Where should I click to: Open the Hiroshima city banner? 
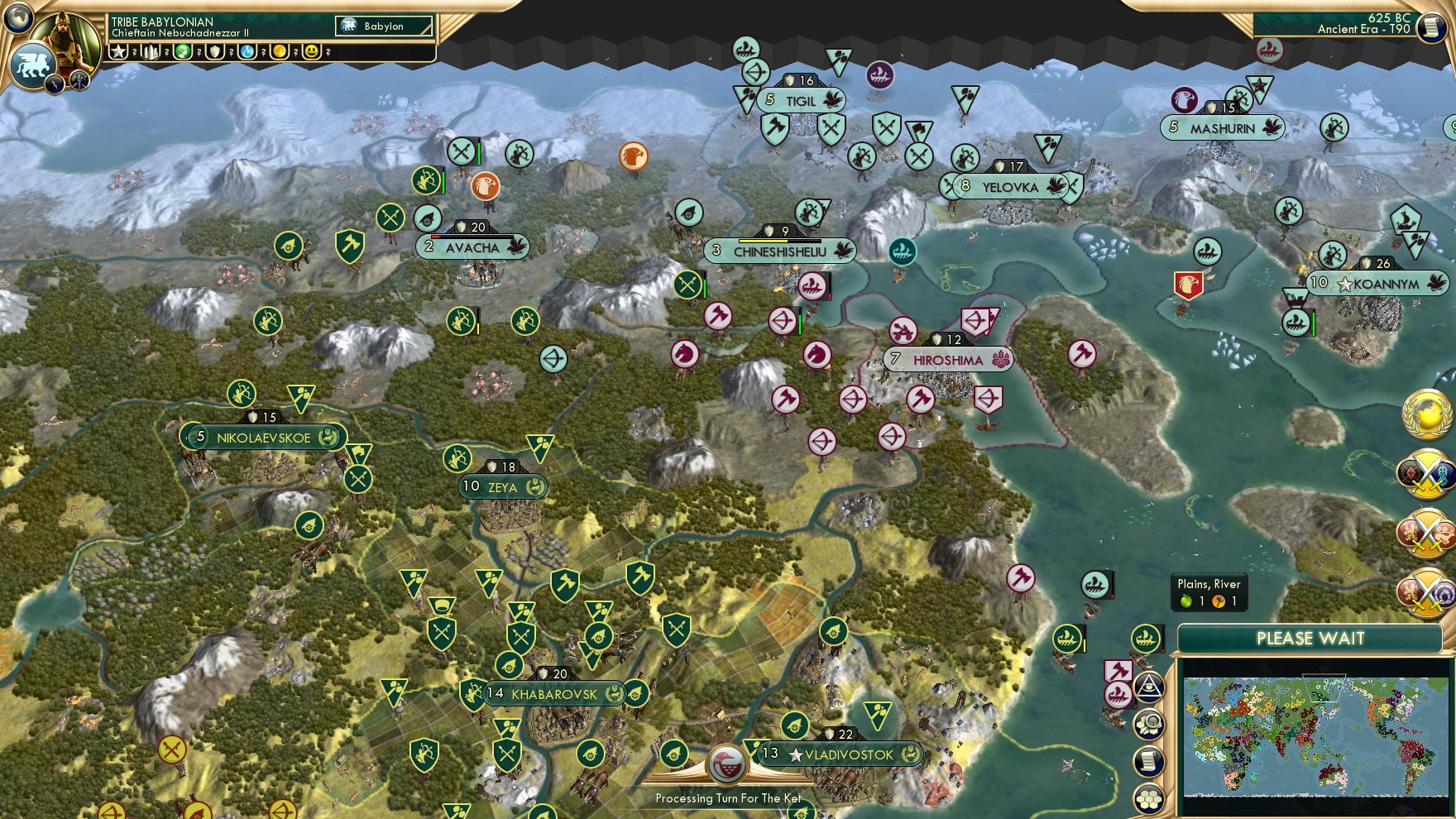pos(947,359)
